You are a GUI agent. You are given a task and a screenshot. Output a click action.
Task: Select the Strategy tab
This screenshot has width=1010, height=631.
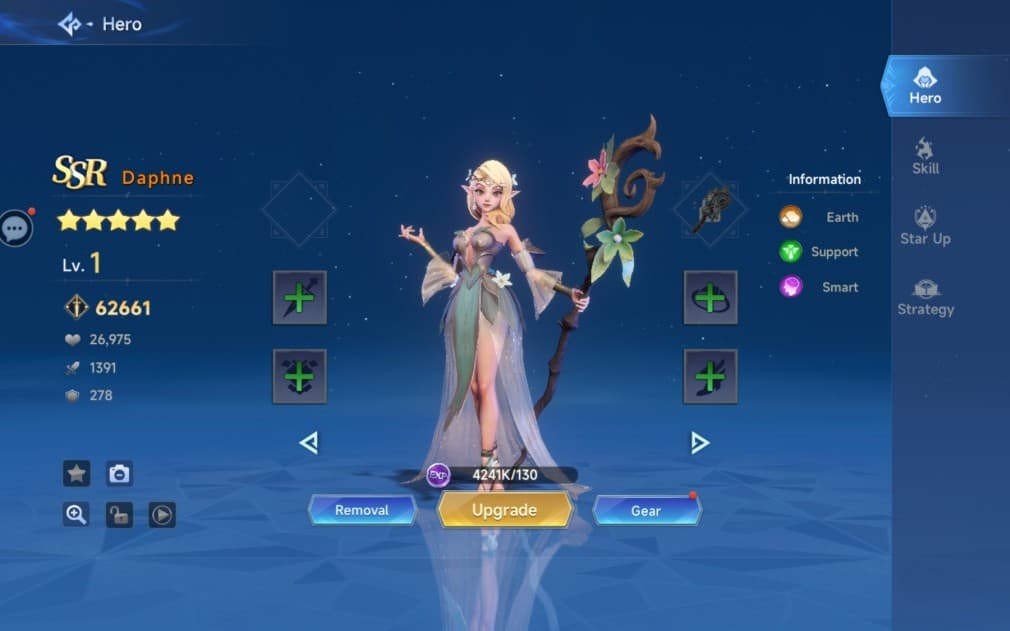(x=925, y=297)
